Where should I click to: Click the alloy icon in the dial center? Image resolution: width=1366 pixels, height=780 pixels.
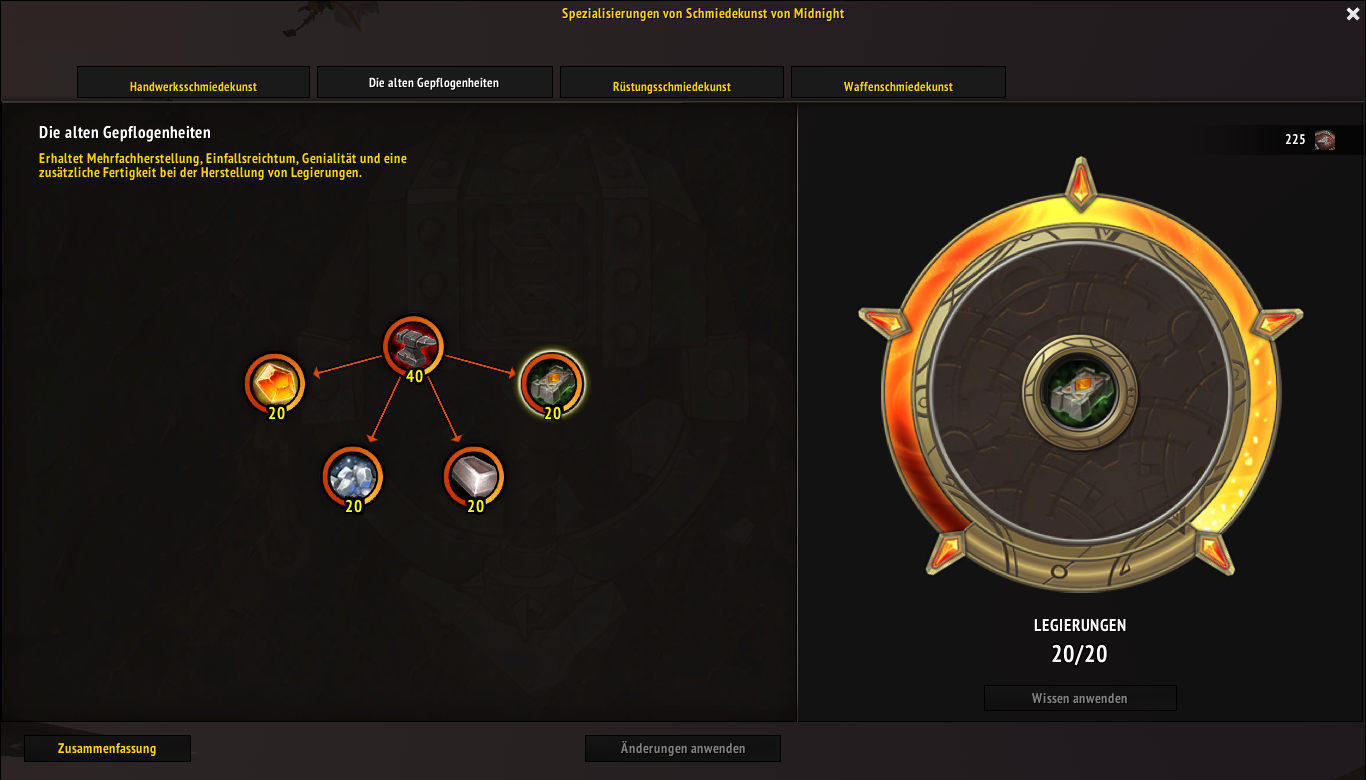[x=1079, y=389]
